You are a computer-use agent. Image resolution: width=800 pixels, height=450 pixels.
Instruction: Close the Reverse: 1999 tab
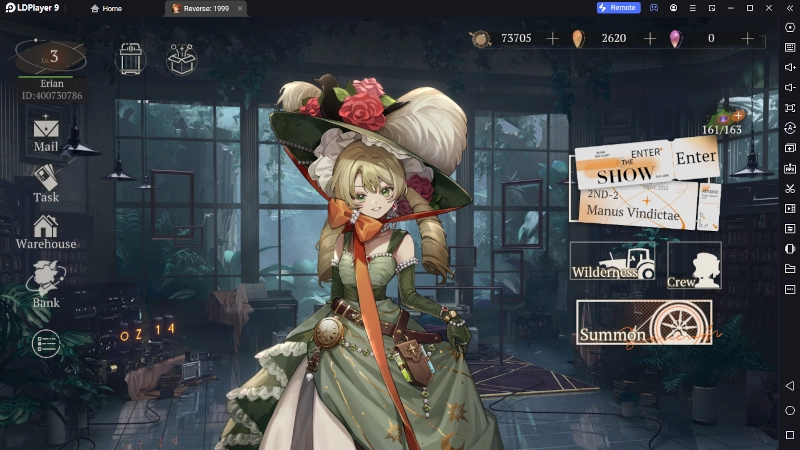pyautogui.click(x=240, y=8)
